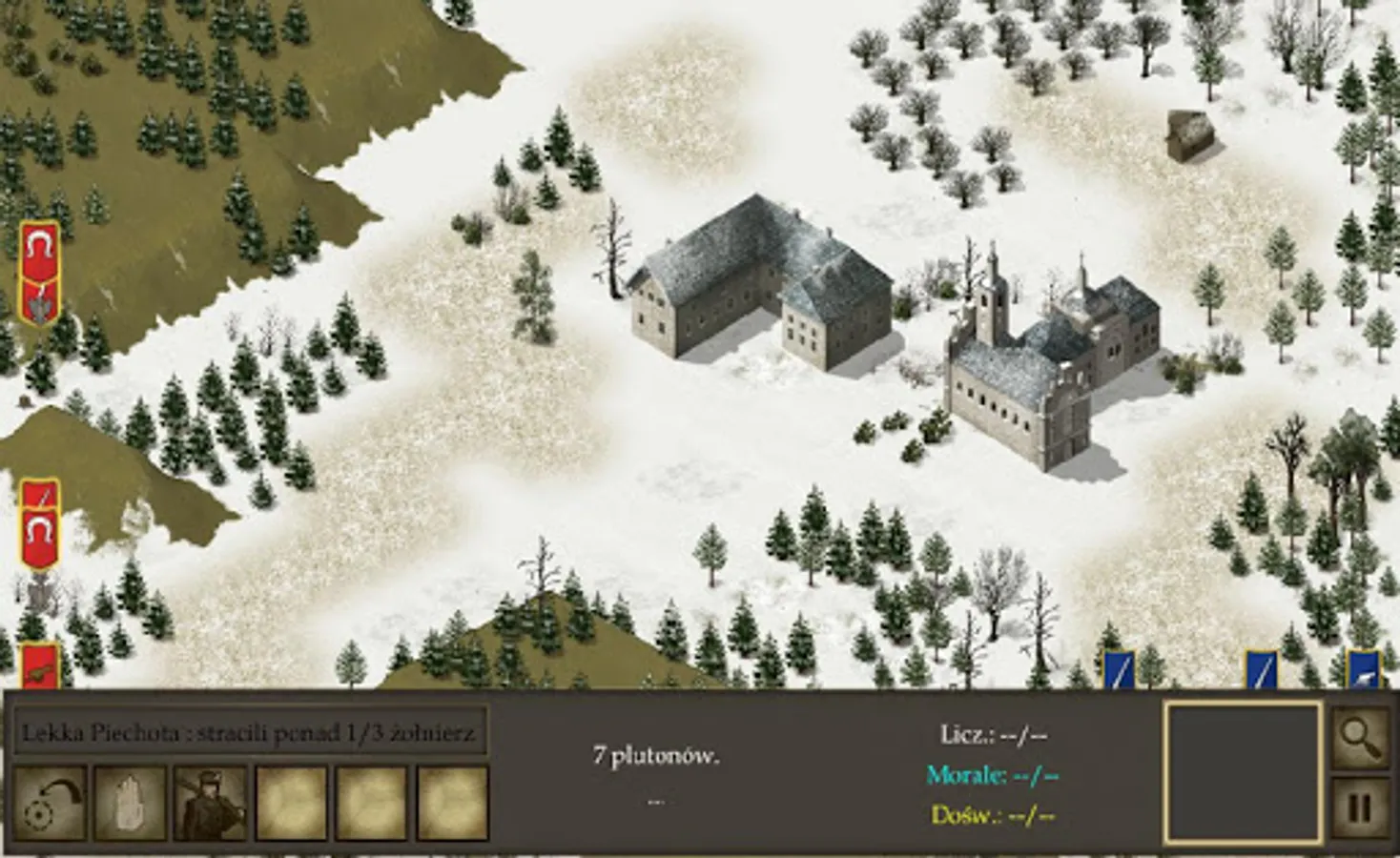Select the soldier portrait command icon
The image size is (1400, 858).
coord(210,803)
